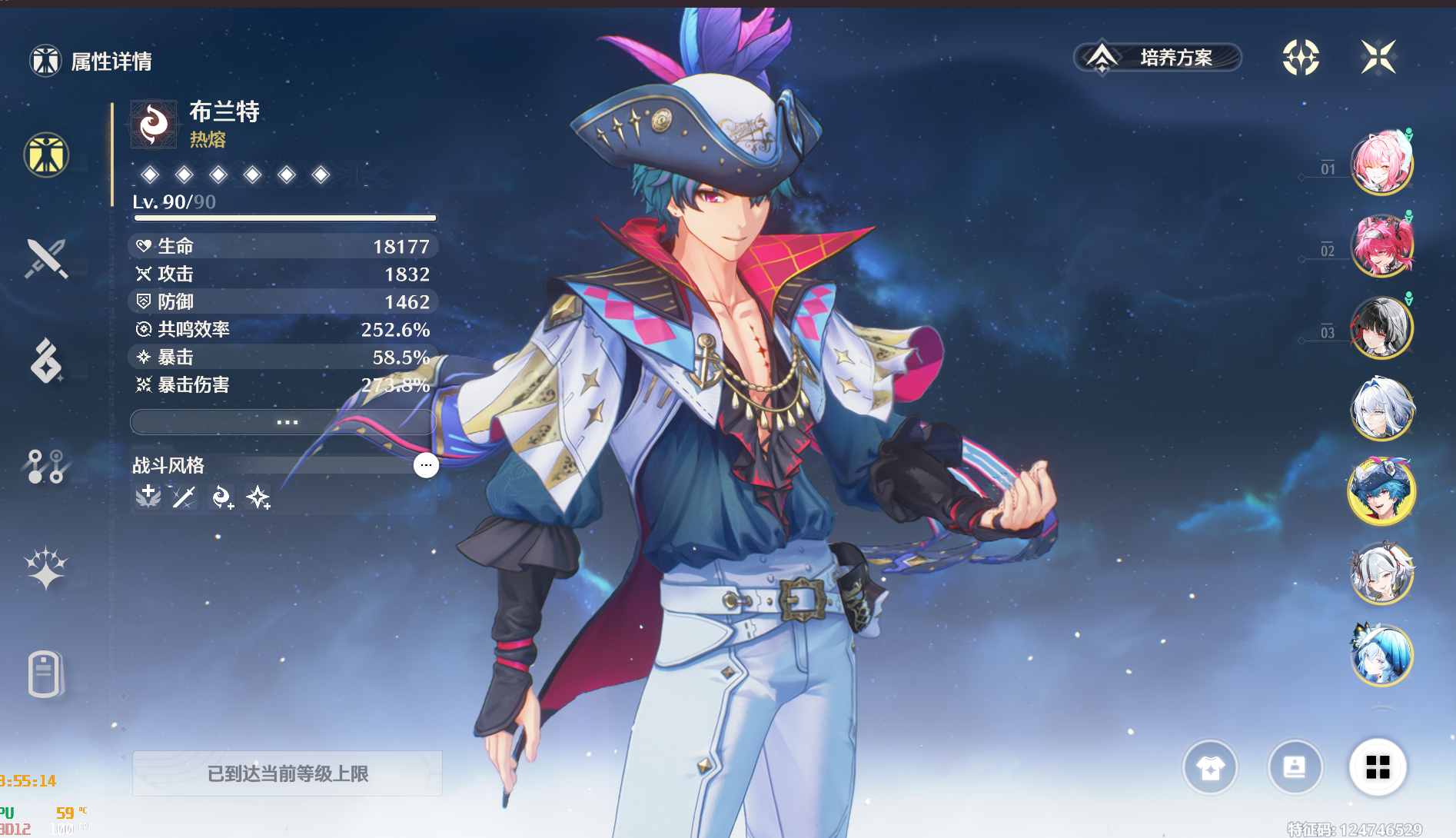
Task: Select the 属性详情 attributes tab icon
Action: click(46, 155)
